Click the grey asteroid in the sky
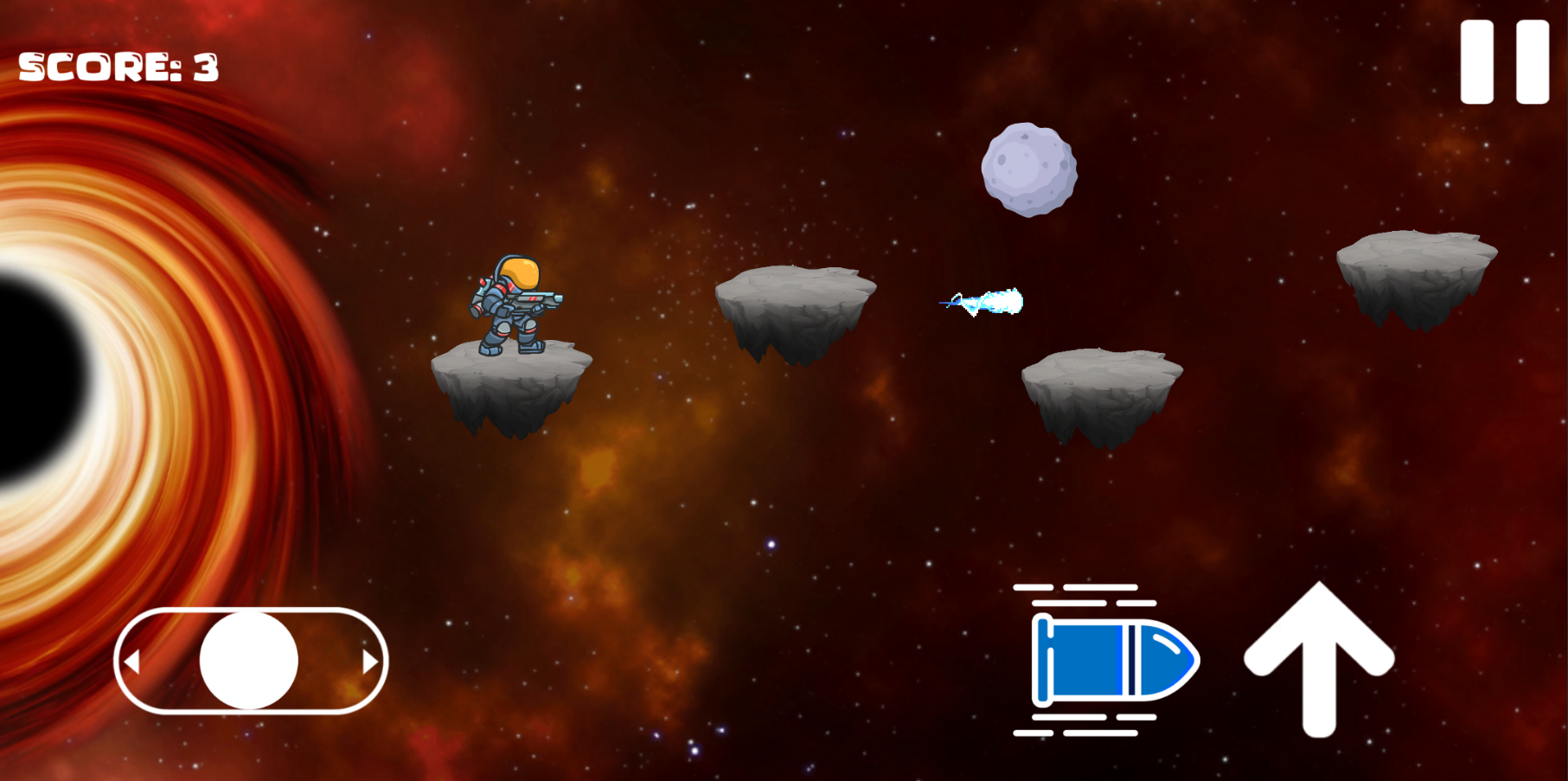This screenshot has width=1568, height=781. pyautogui.click(x=1029, y=169)
